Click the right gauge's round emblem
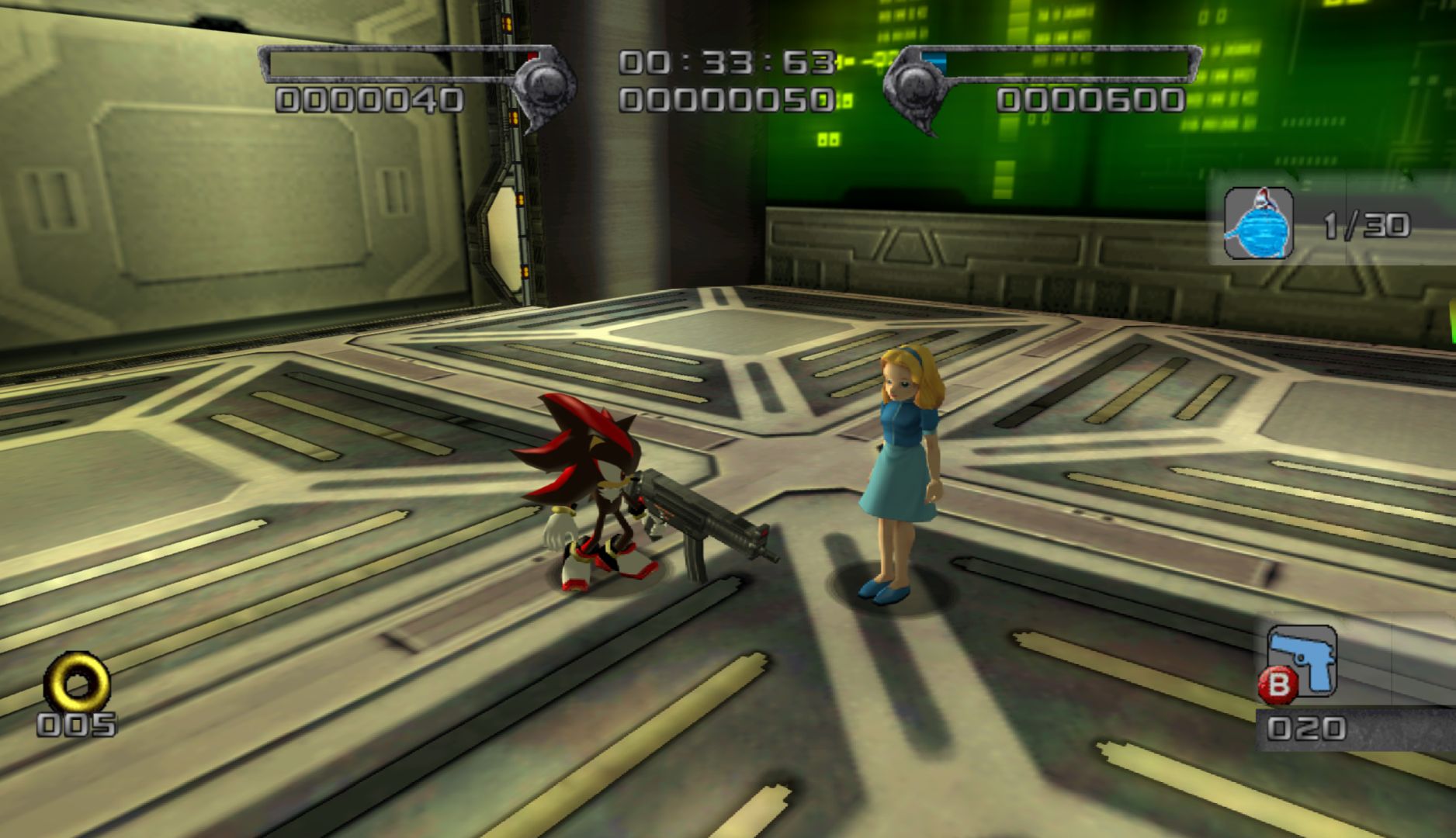The image size is (1456, 838). pos(911,83)
